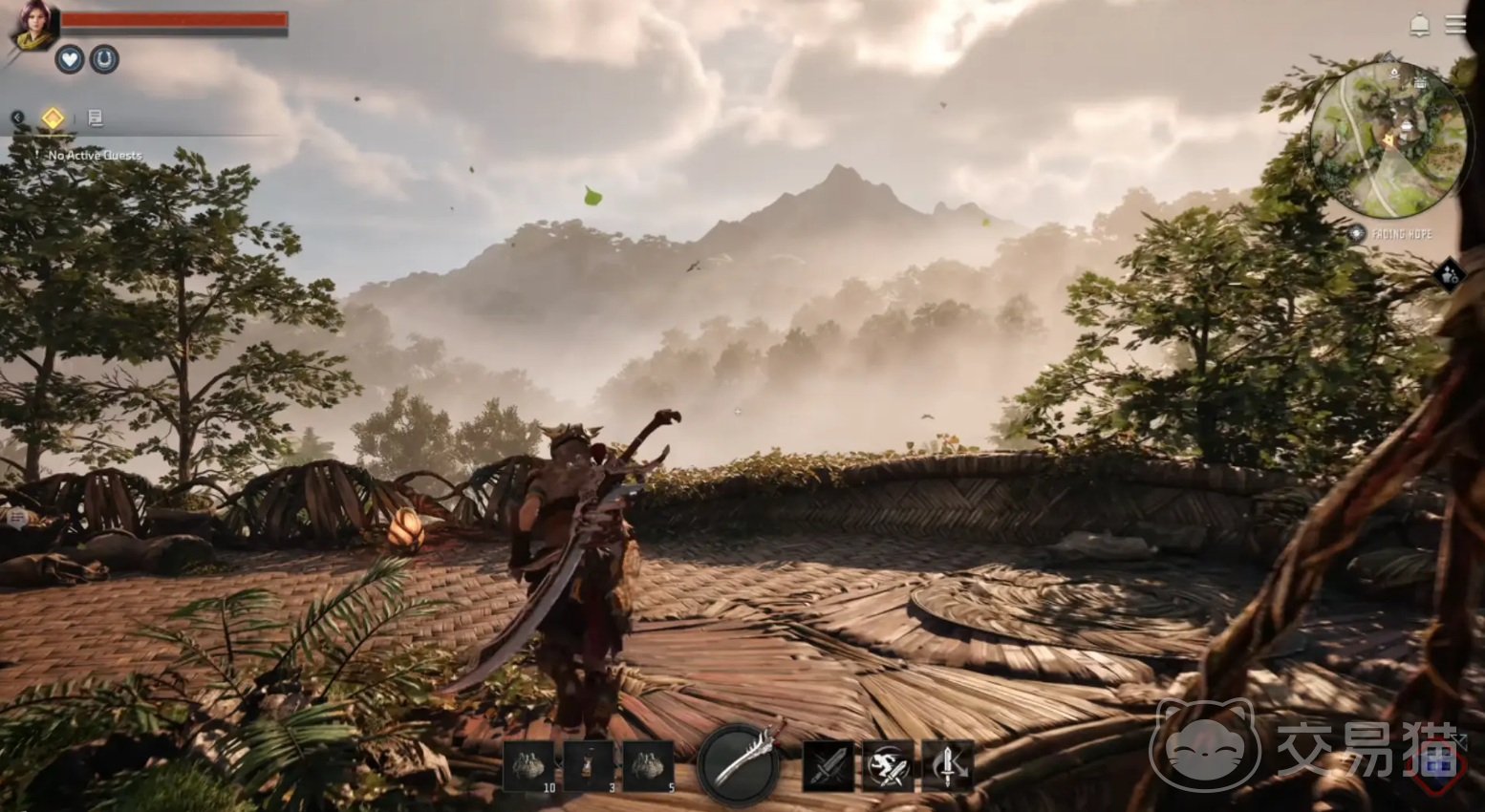
Task: Activate the sword strike skill
Action: (x=828, y=765)
